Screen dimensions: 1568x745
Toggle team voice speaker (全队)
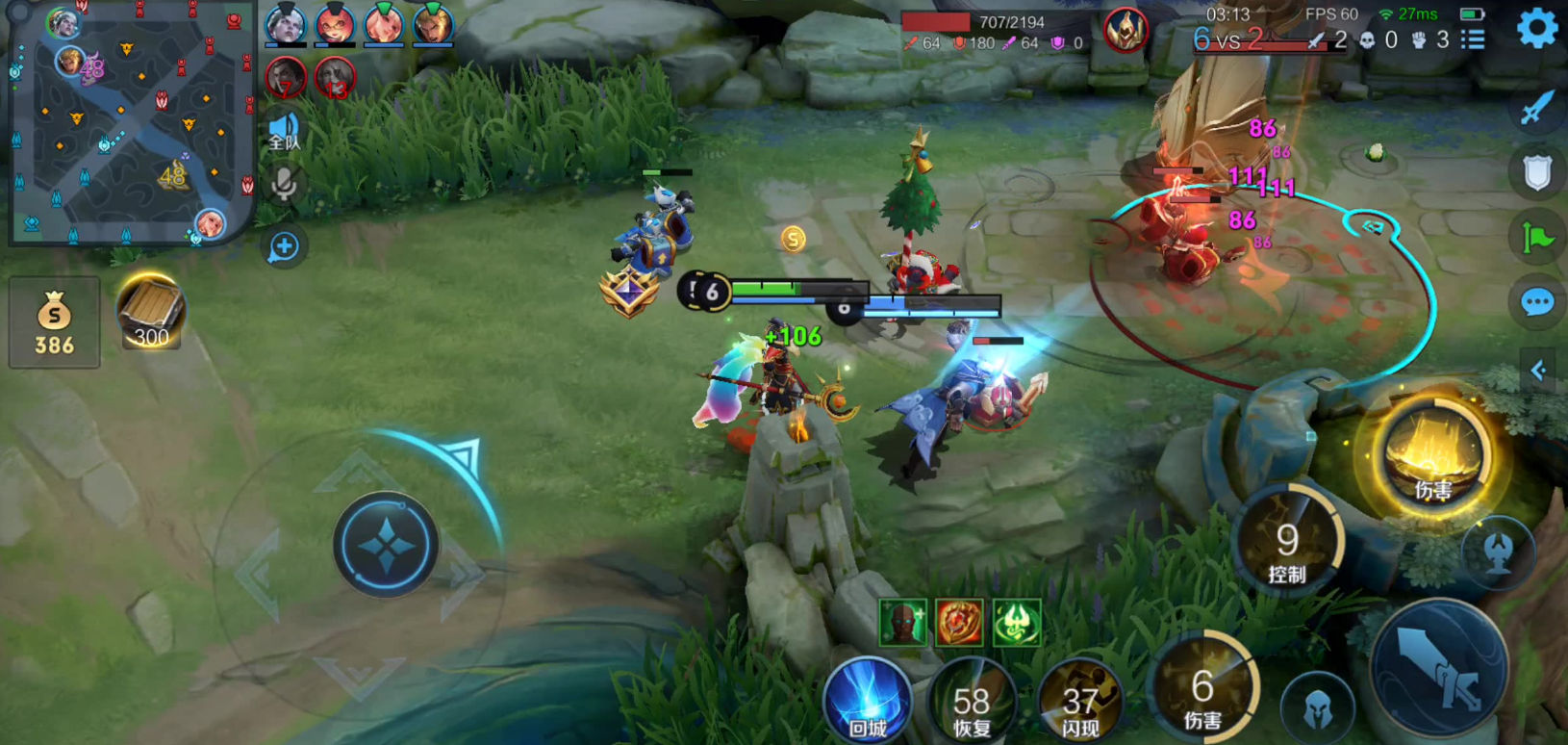(x=284, y=131)
